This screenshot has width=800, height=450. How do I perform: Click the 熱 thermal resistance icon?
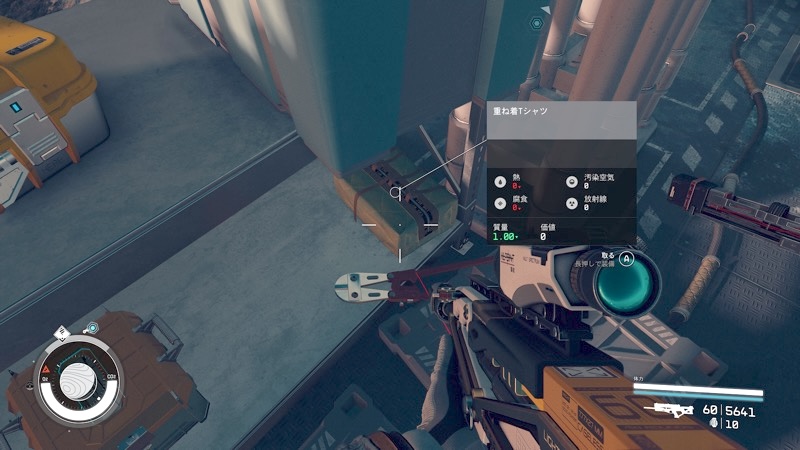(500, 182)
